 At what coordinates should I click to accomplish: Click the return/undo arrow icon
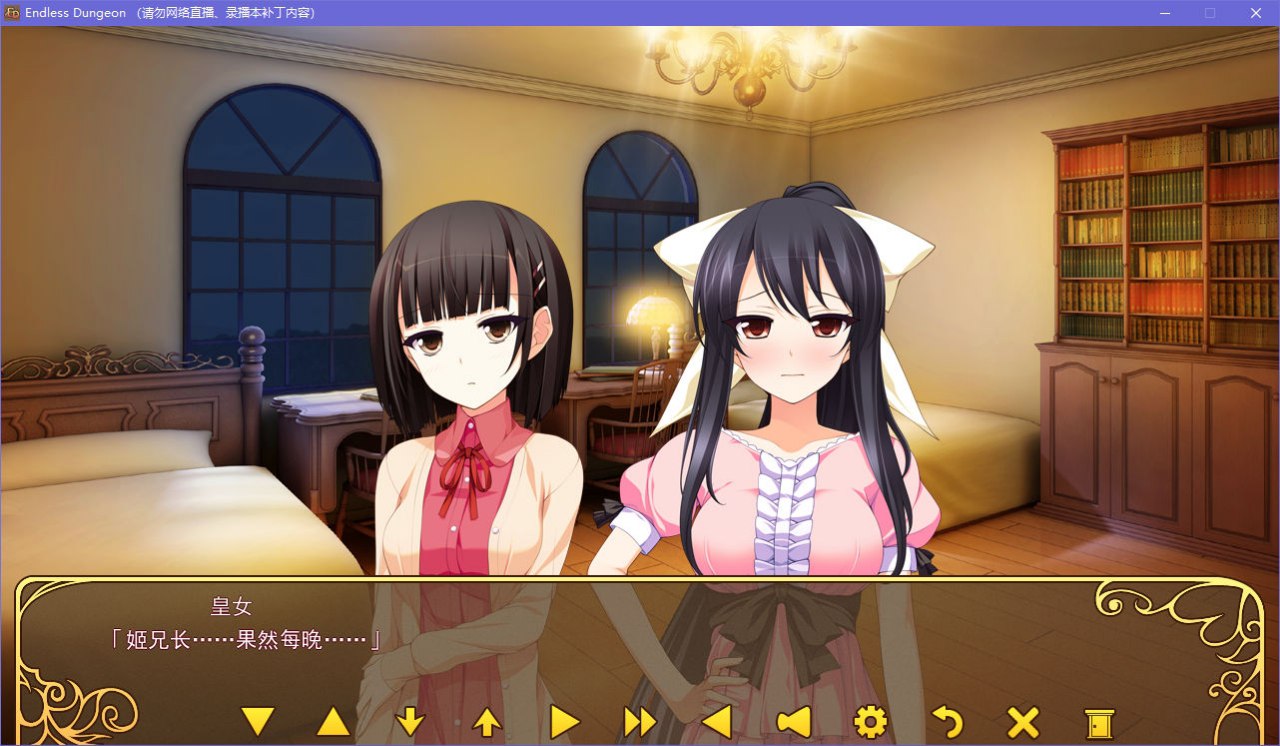tap(949, 720)
